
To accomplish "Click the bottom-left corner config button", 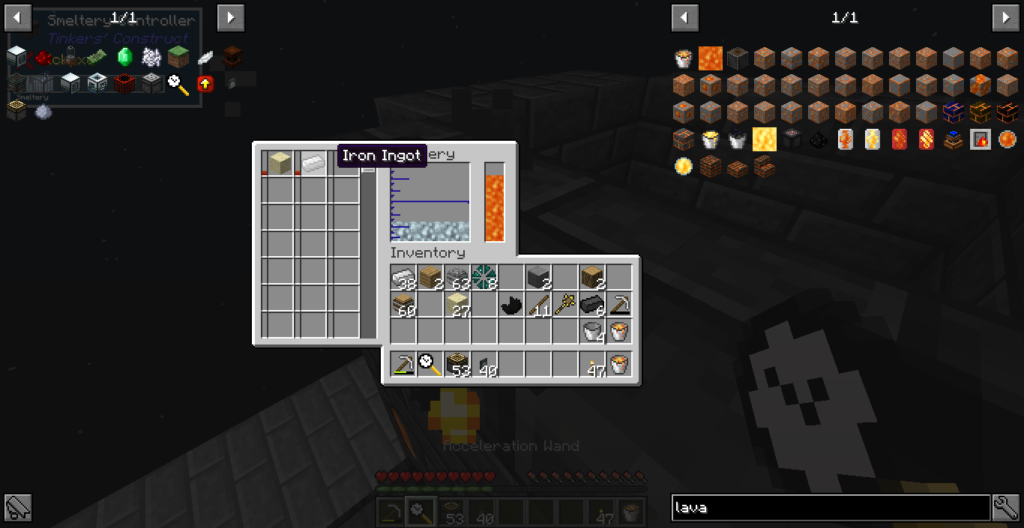I will [x=18, y=507].
